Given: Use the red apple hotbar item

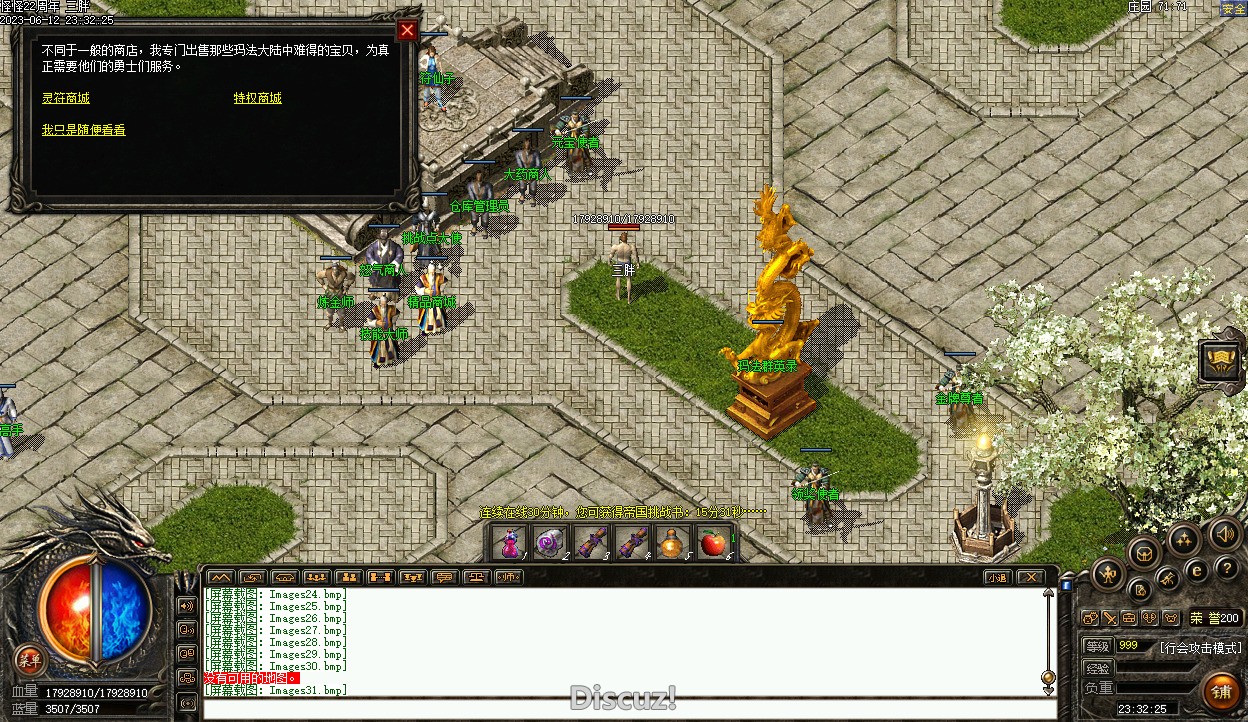Looking at the screenshot, I should coord(712,543).
